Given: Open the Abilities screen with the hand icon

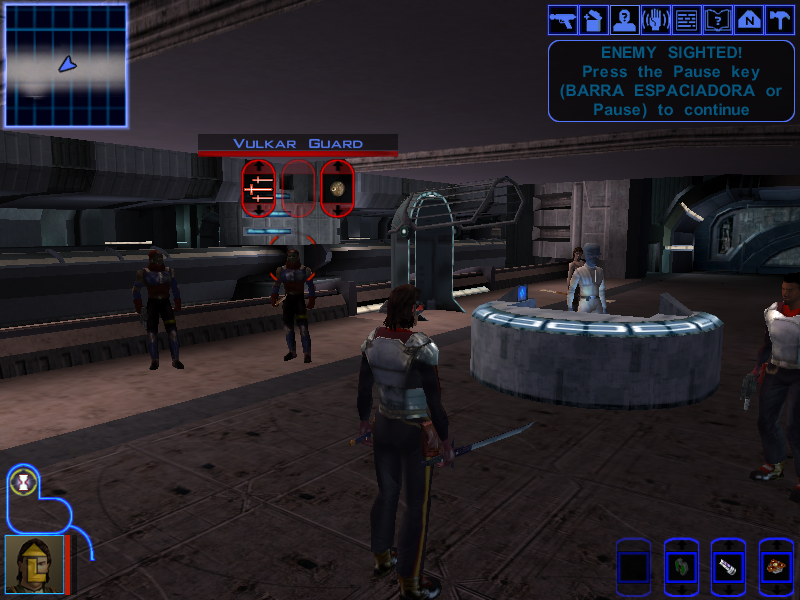Looking at the screenshot, I should pyautogui.click(x=655, y=19).
